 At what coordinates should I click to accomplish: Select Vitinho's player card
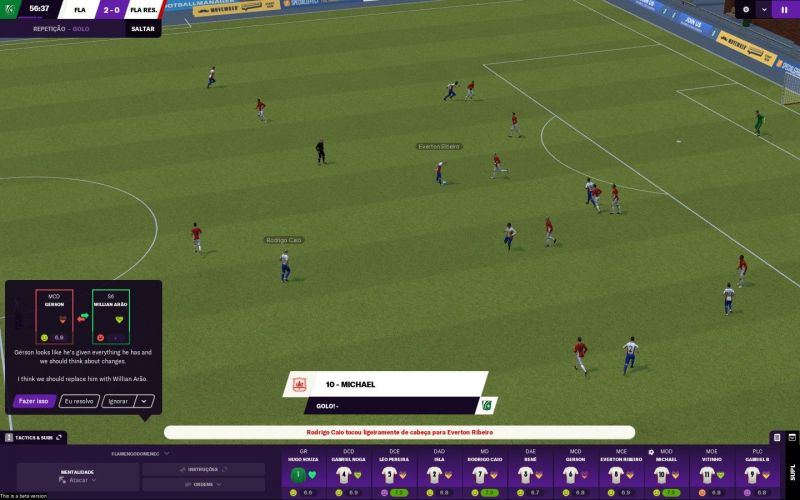711,472
